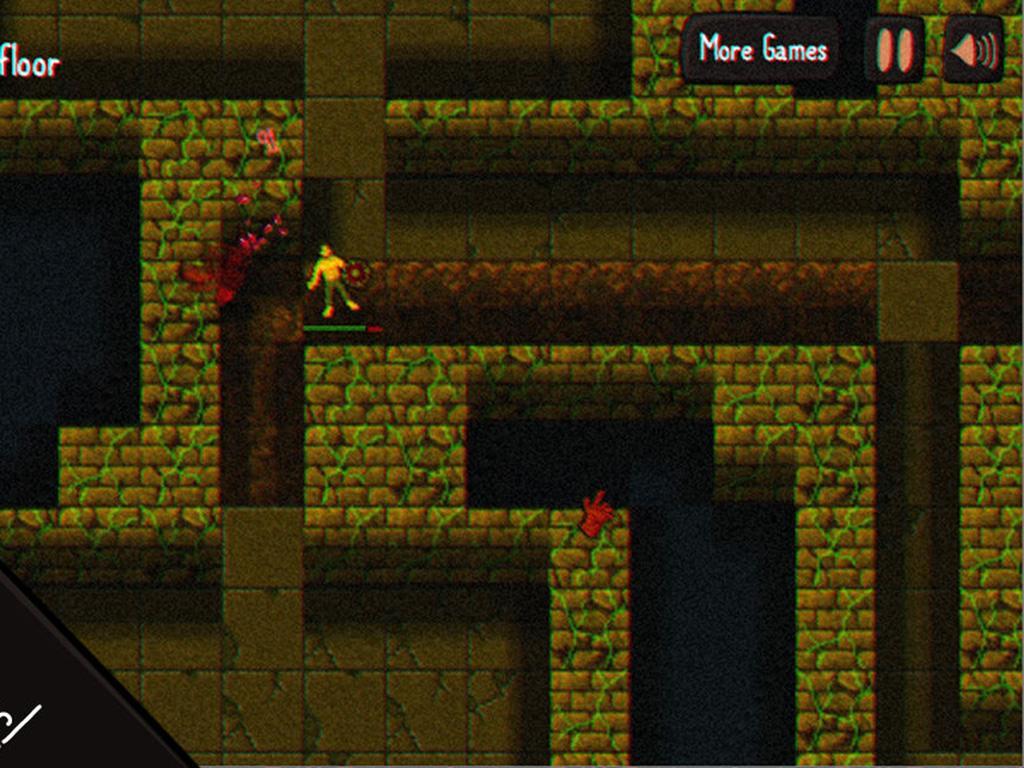Open the More Games link
This screenshot has width=1024, height=768.
763,49
